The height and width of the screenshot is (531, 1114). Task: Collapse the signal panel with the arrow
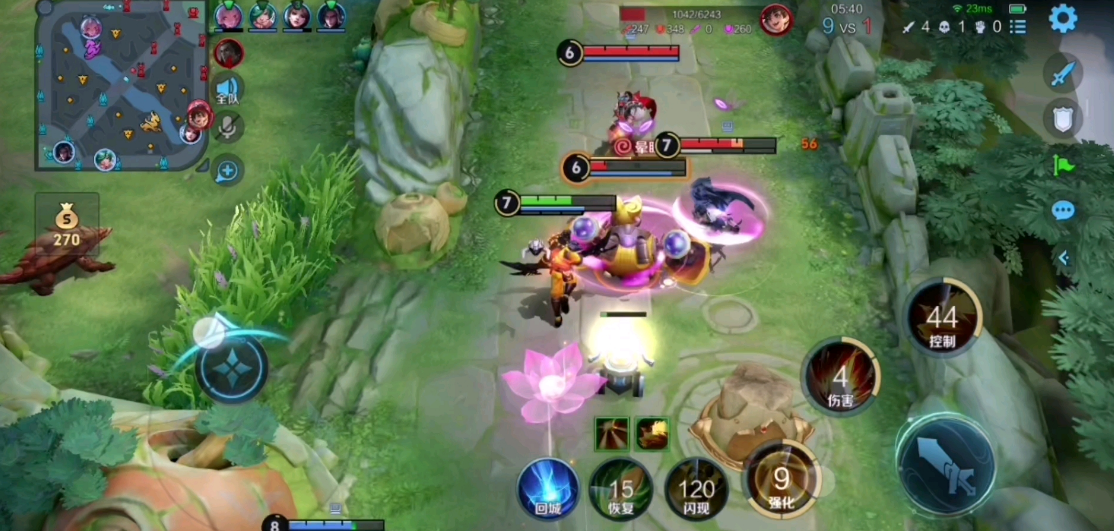[1064, 258]
